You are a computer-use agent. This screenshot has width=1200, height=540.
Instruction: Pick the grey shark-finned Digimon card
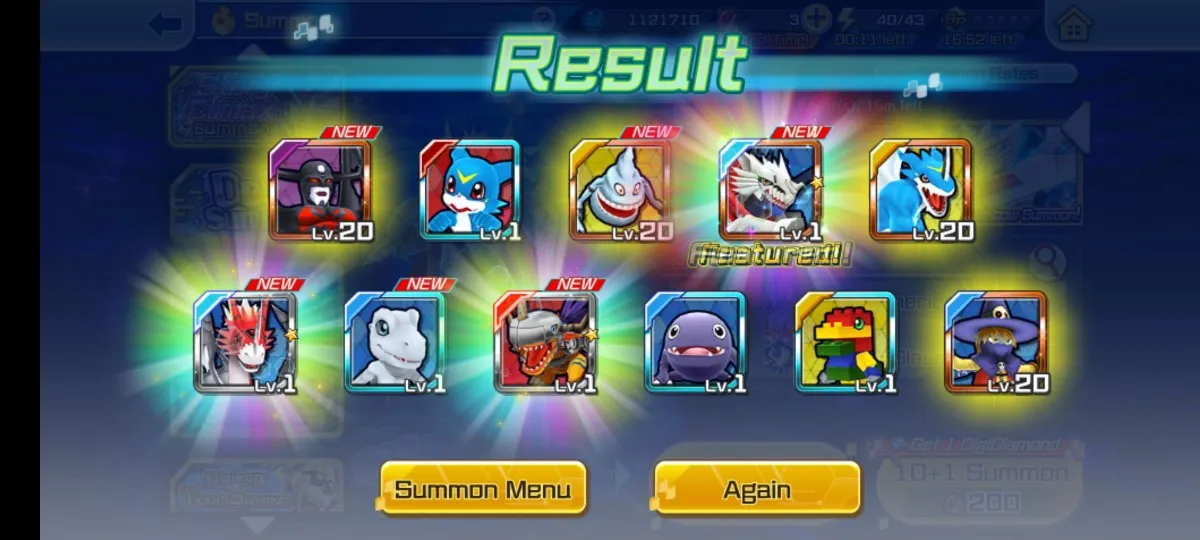(620, 190)
